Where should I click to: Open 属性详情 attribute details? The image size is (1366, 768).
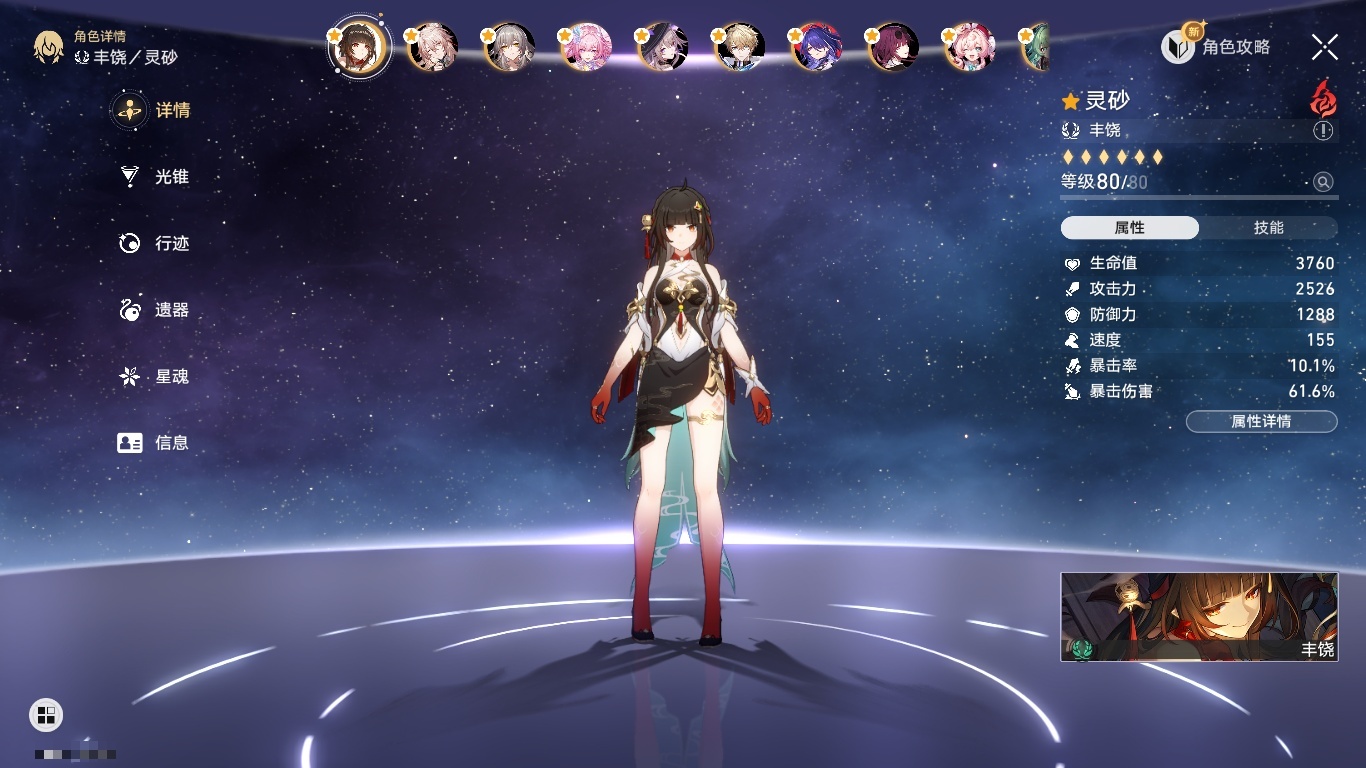click(1261, 422)
